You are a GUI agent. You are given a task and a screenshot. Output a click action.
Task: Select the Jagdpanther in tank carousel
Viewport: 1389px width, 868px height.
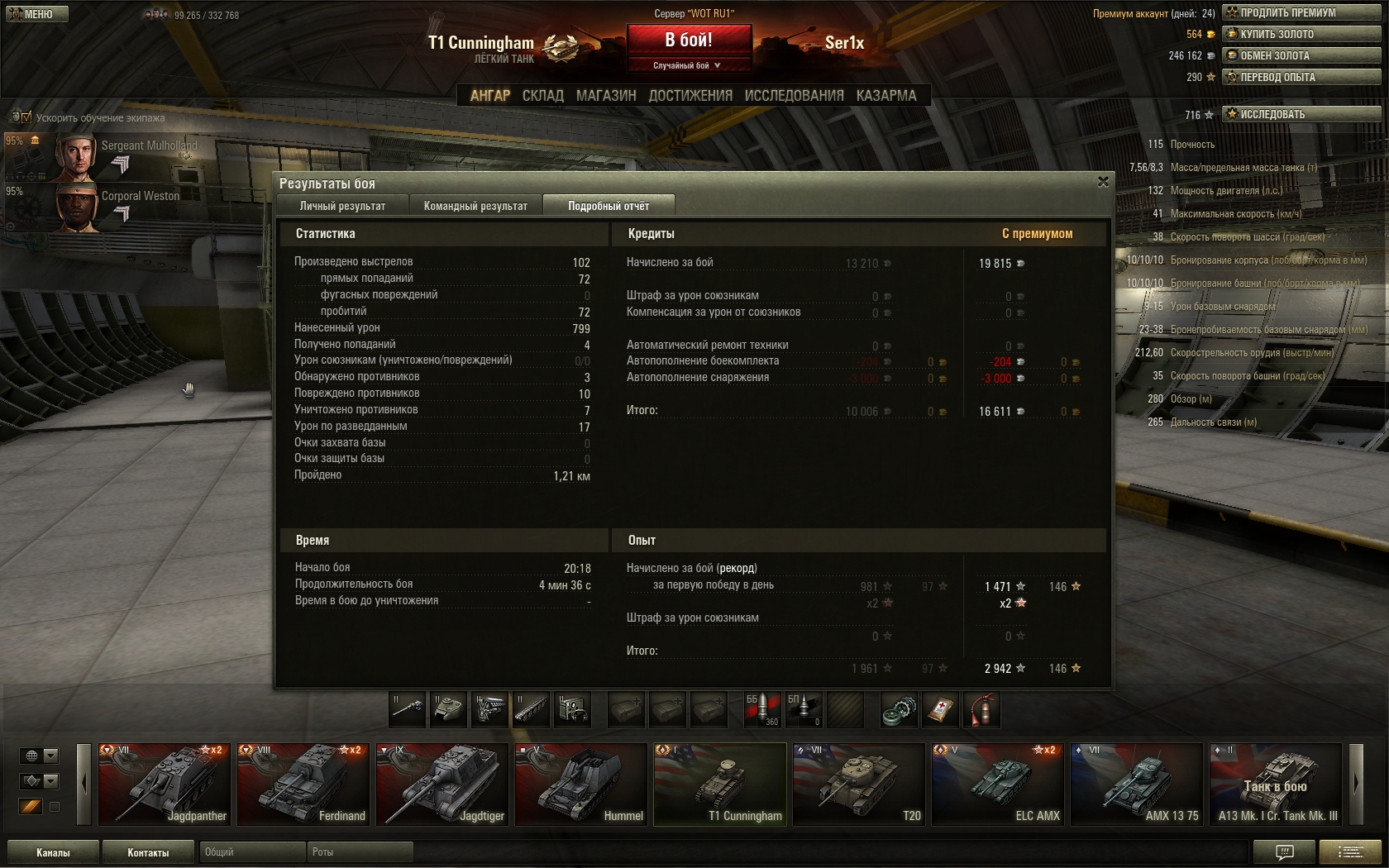click(x=164, y=784)
